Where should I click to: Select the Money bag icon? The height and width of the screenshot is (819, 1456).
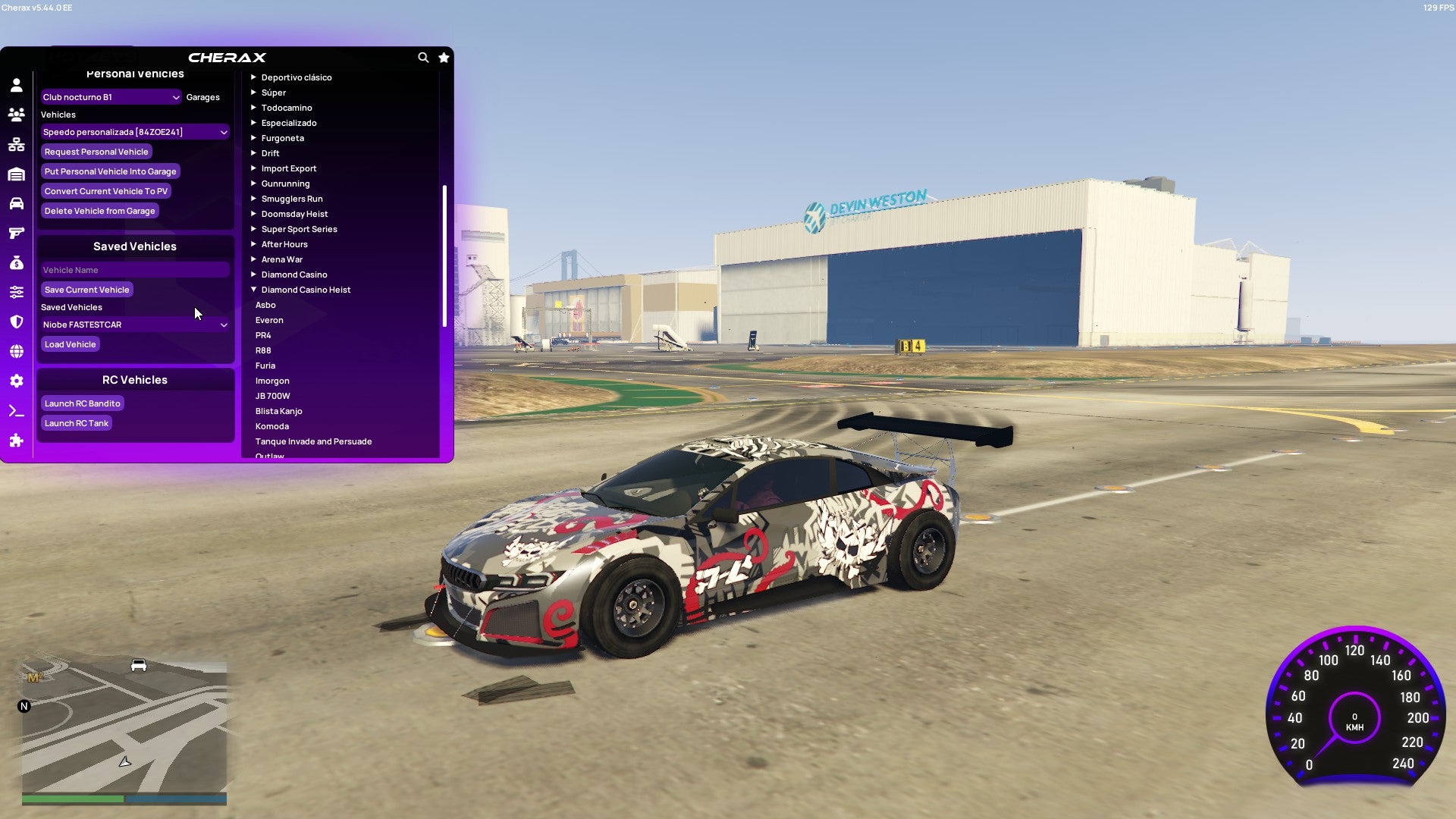pos(16,262)
